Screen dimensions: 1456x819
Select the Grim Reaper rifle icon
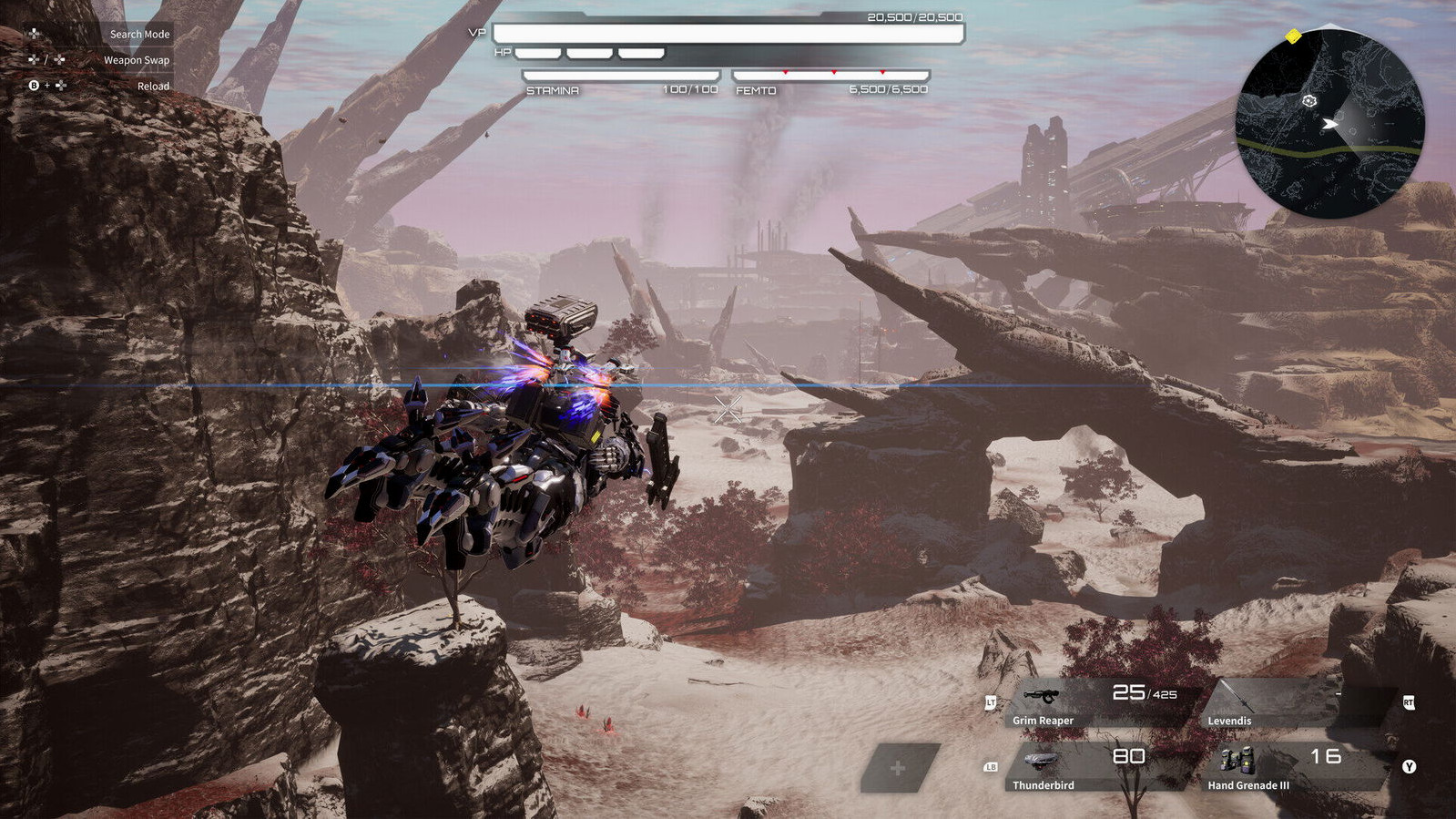click(x=1043, y=697)
